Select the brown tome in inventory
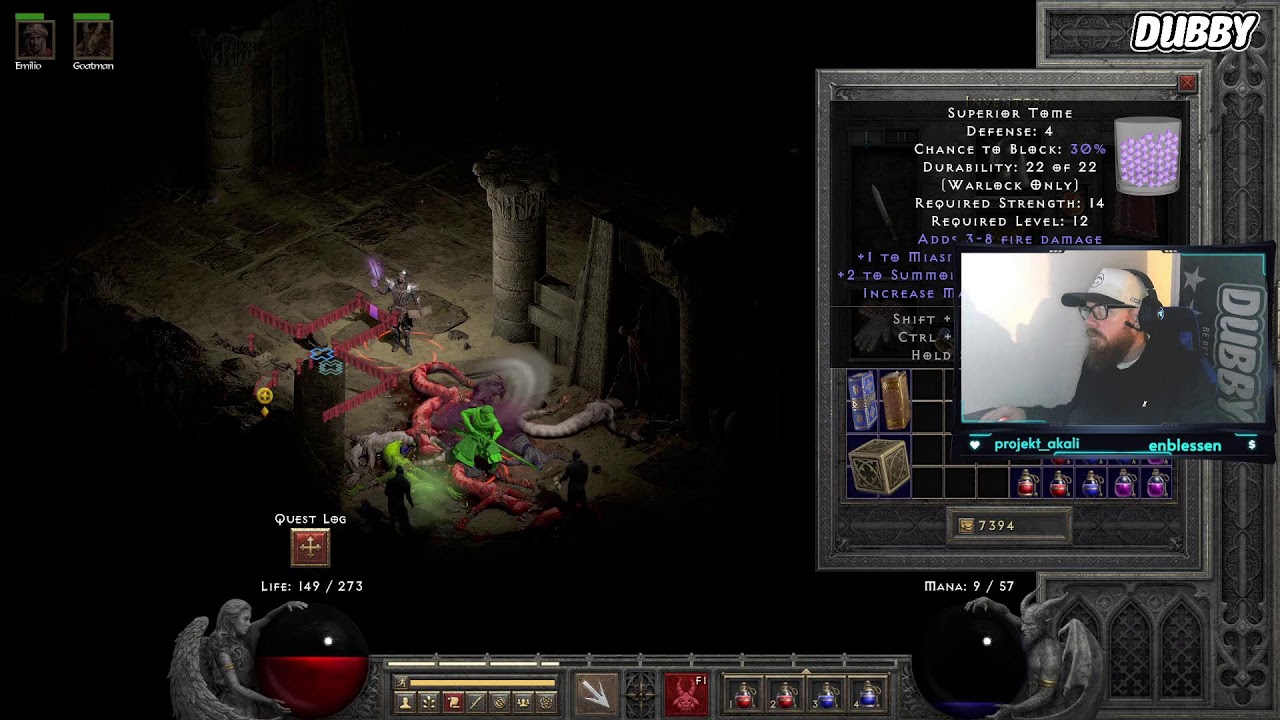Viewport: 1280px width, 720px height. 894,401
